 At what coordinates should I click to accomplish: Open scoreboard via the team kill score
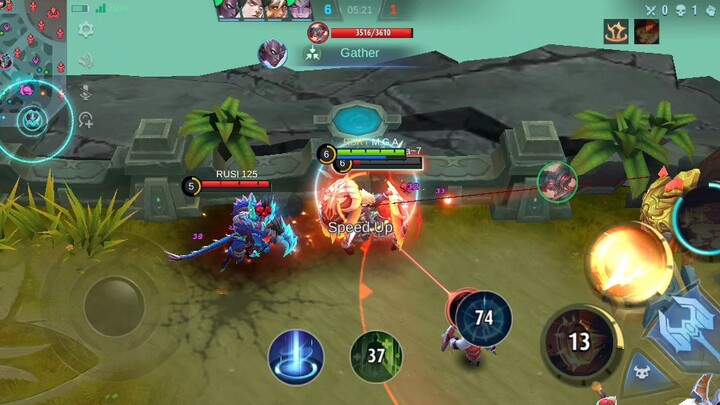(x=327, y=10)
